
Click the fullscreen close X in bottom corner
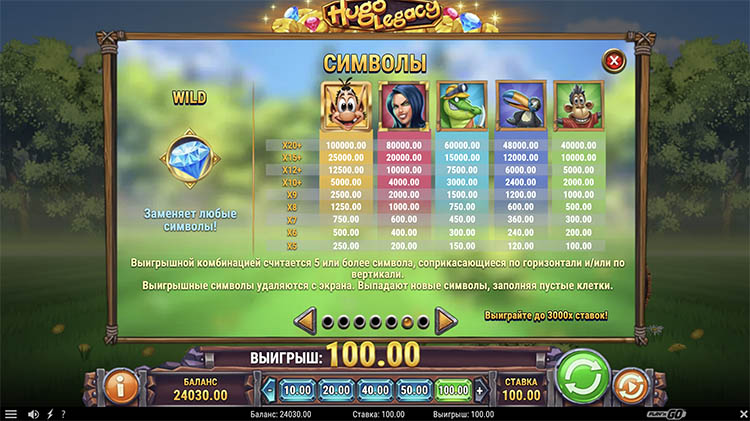[x=742, y=414]
